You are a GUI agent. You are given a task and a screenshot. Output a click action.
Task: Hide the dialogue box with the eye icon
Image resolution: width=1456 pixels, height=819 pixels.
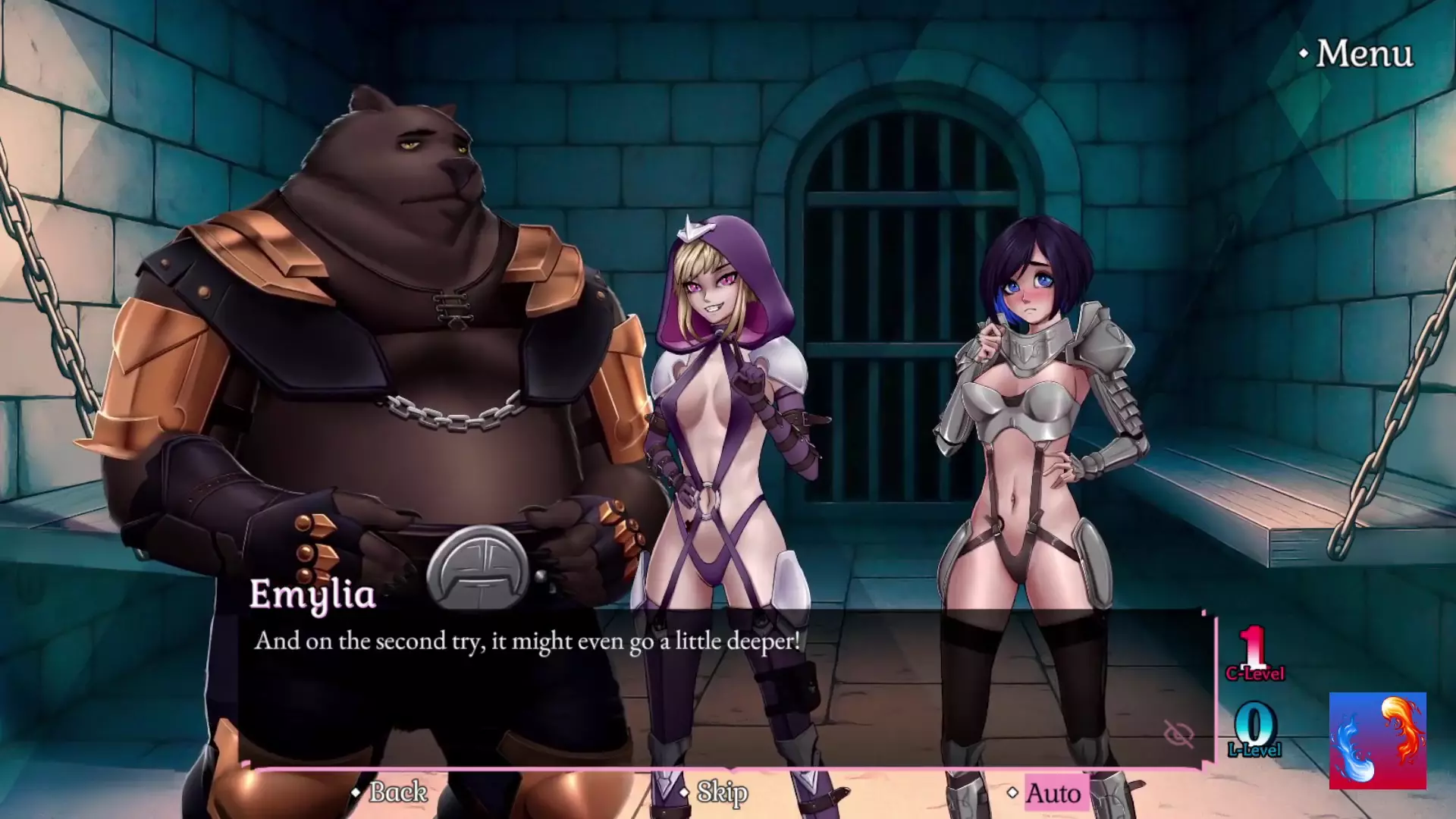click(x=1178, y=733)
